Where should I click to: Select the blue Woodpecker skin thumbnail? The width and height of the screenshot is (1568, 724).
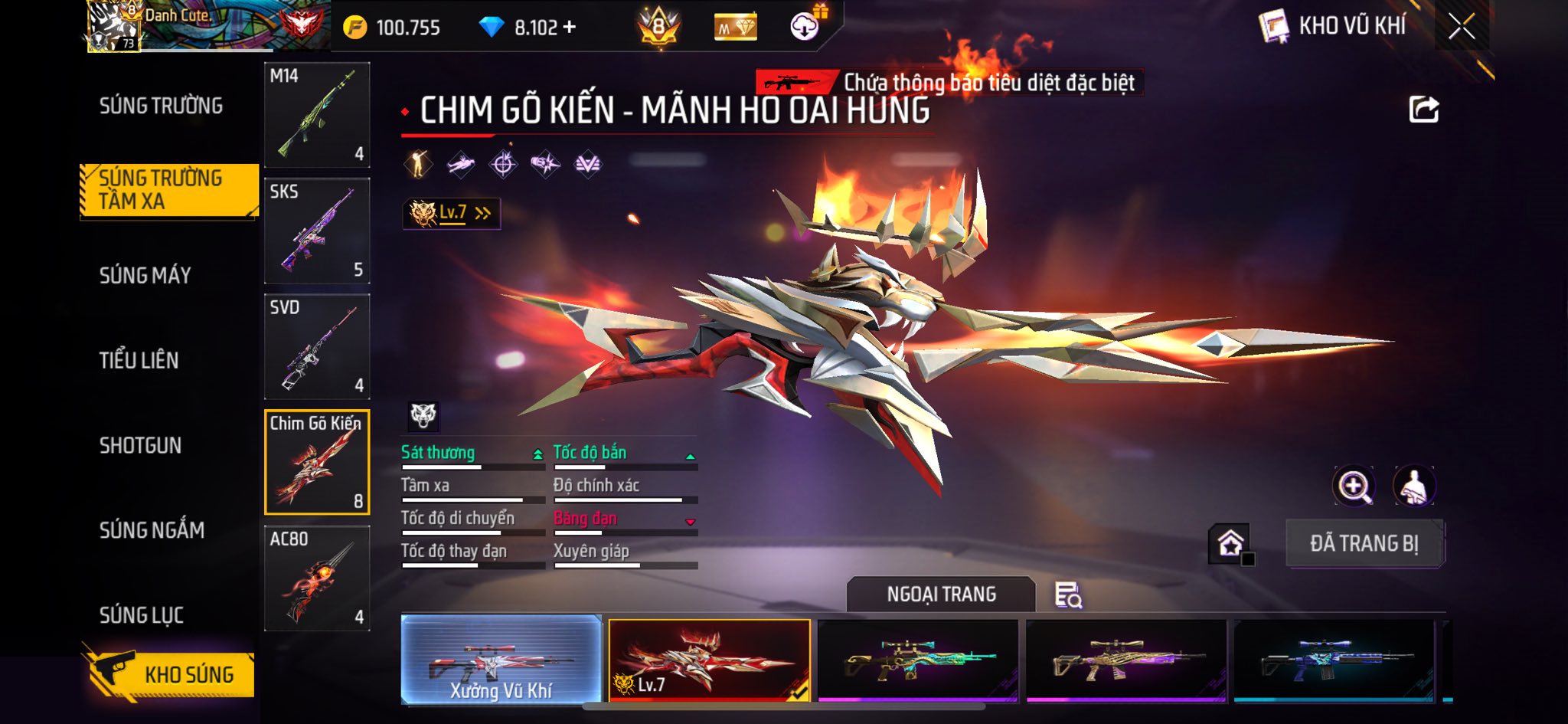1334,660
